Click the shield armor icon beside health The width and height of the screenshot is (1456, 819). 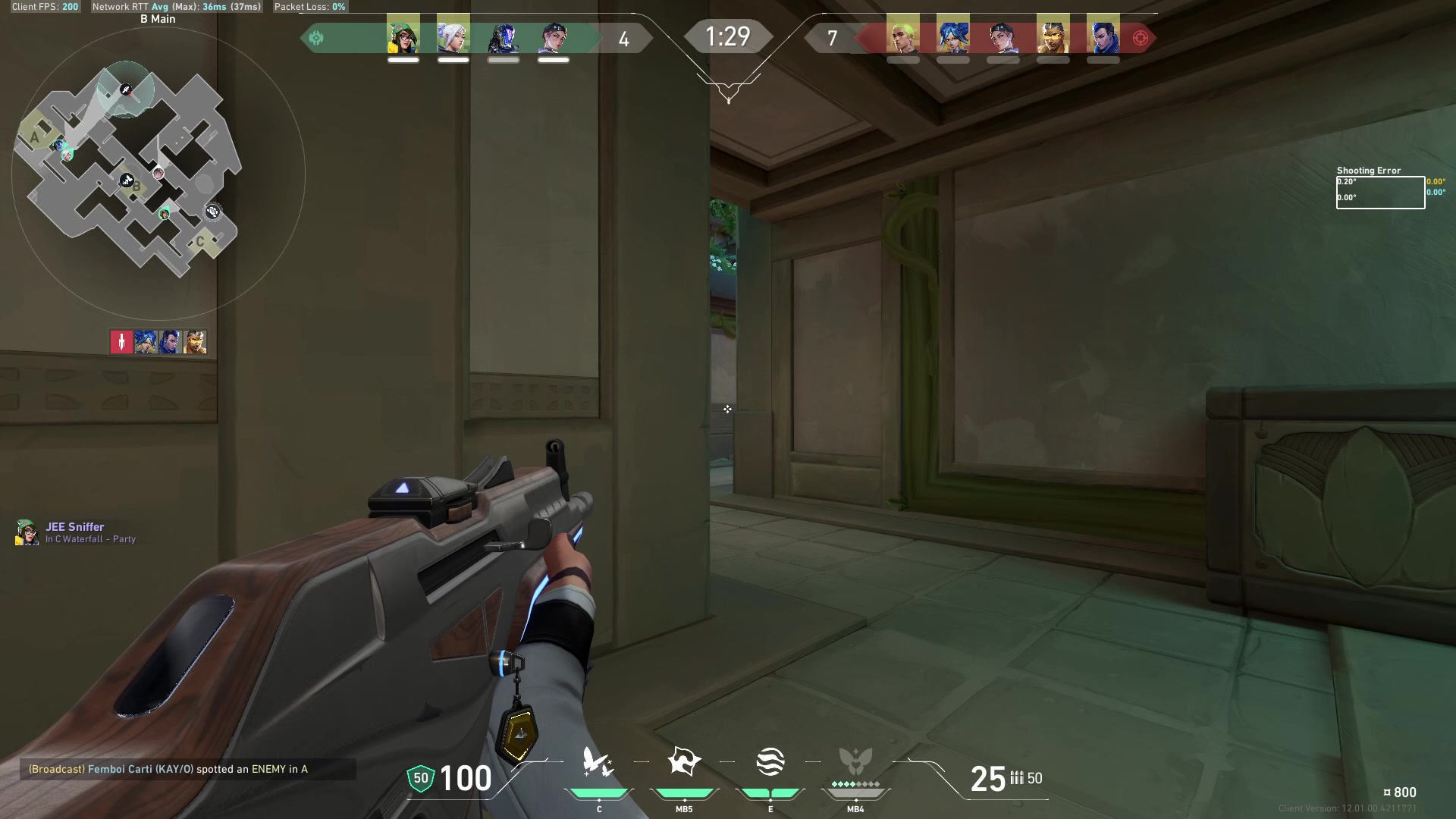point(420,778)
